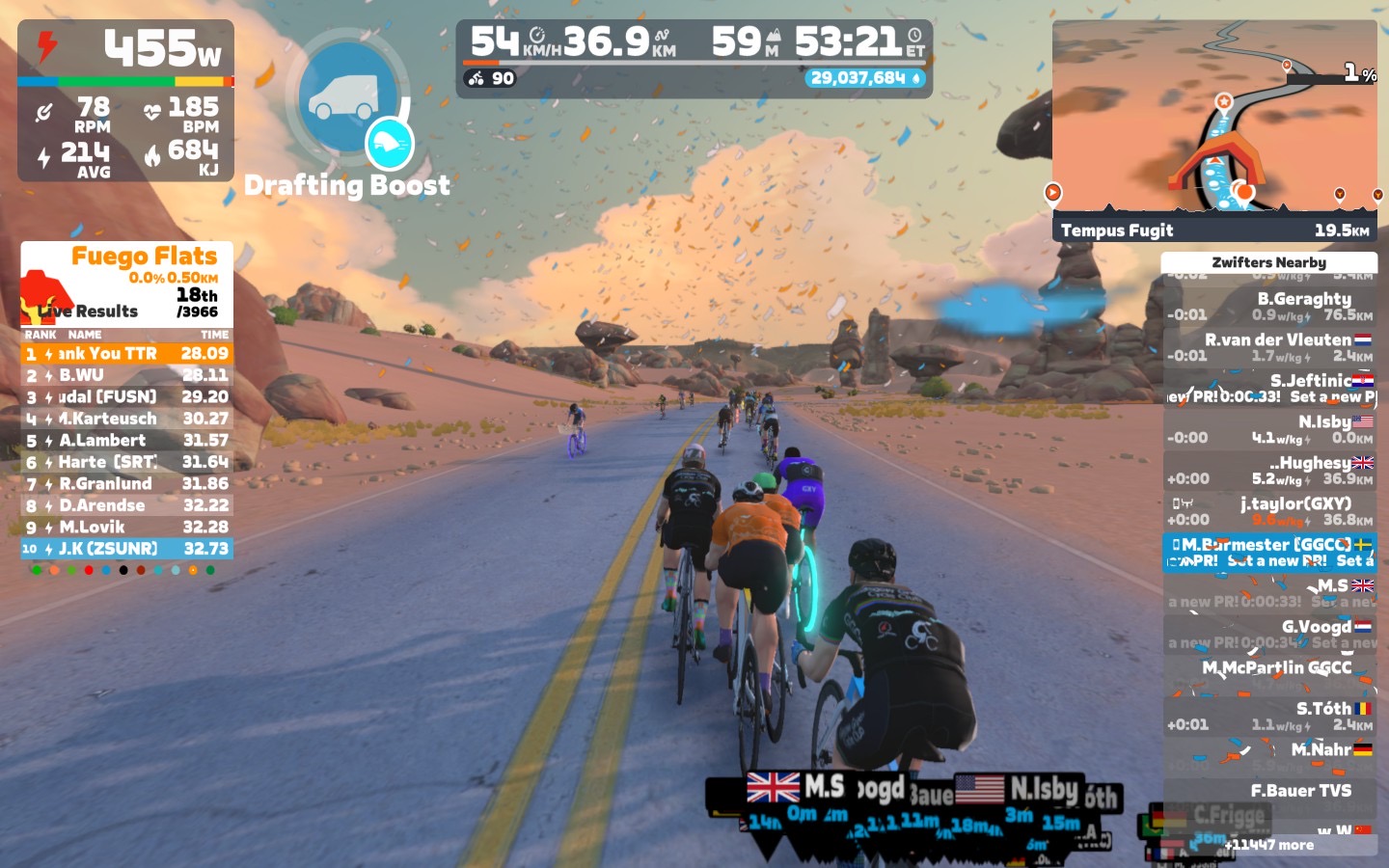Select highlighted M.Burmester (GGCC) row

(x=1269, y=552)
